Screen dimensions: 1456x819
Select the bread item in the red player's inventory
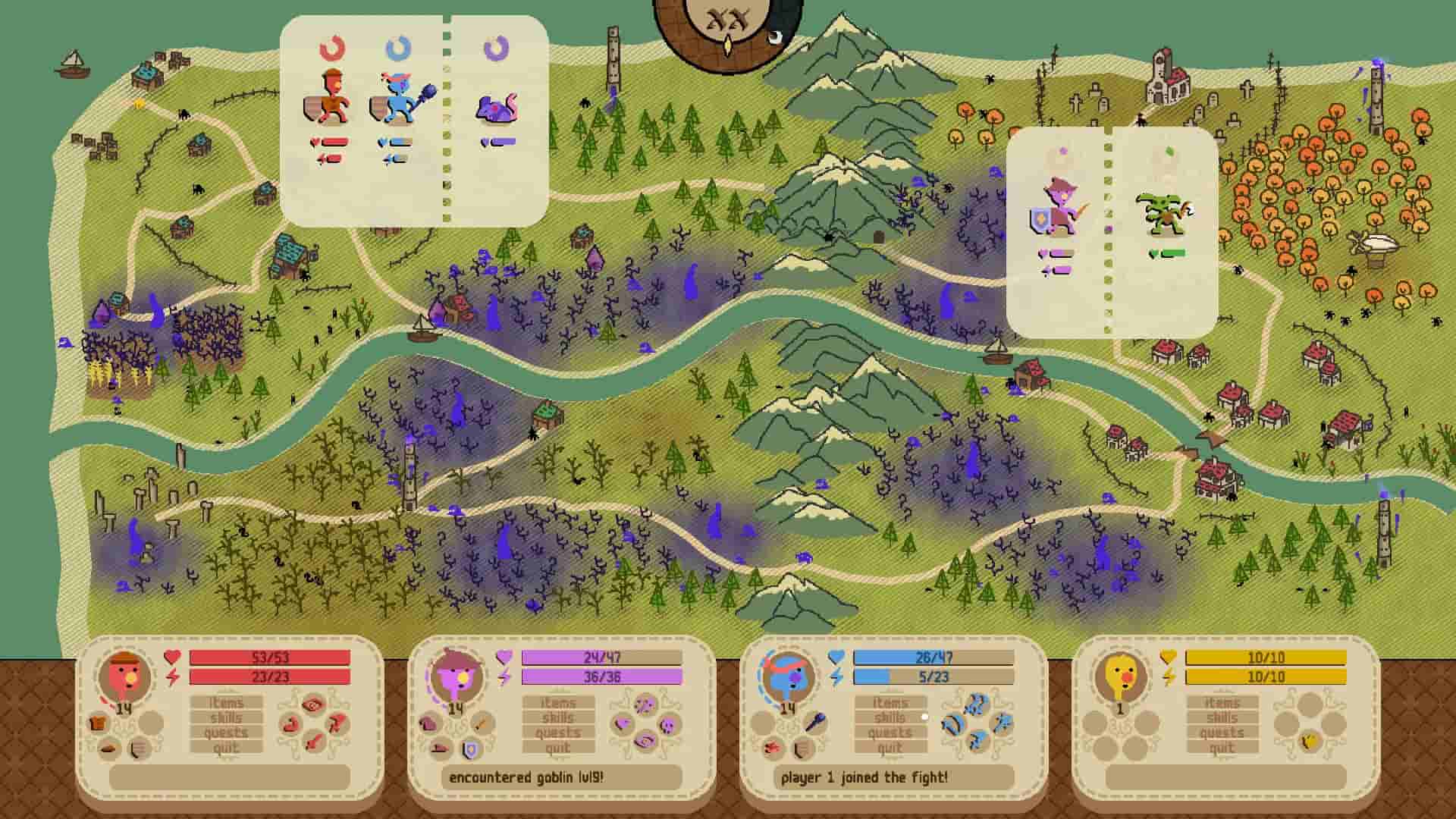click(96, 723)
